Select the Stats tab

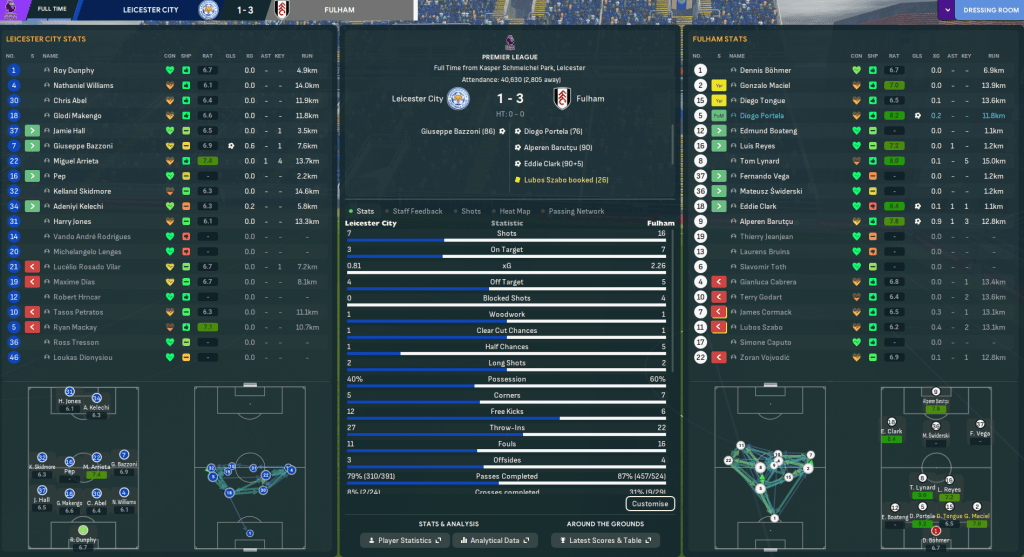click(x=362, y=211)
